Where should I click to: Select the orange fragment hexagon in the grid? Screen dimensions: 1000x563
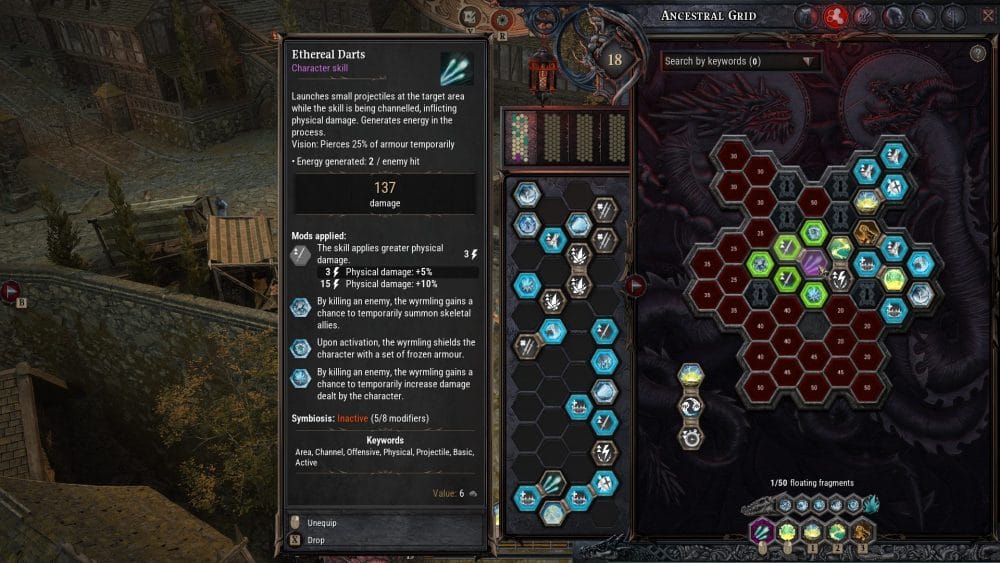tap(867, 235)
